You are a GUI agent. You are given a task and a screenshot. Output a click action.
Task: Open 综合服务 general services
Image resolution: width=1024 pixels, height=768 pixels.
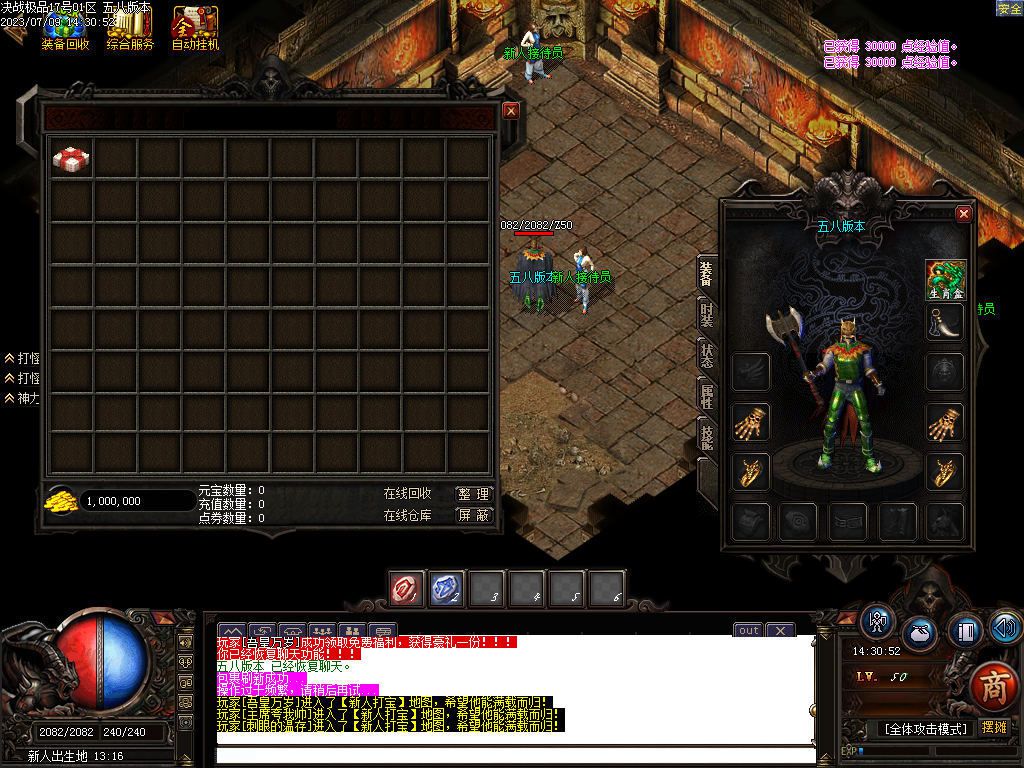pos(130,28)
